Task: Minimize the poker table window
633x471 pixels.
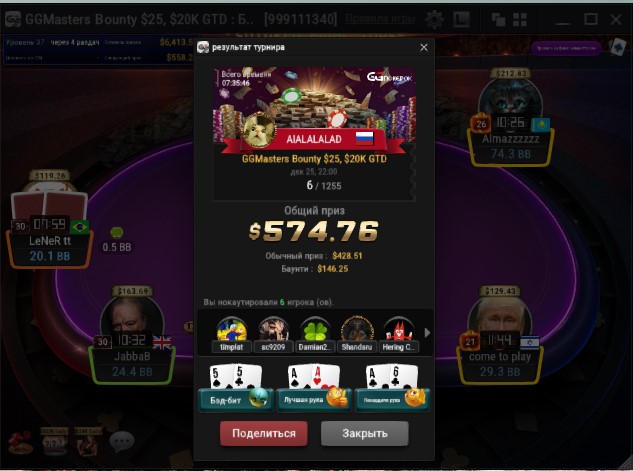Action: tap(562, 19)
